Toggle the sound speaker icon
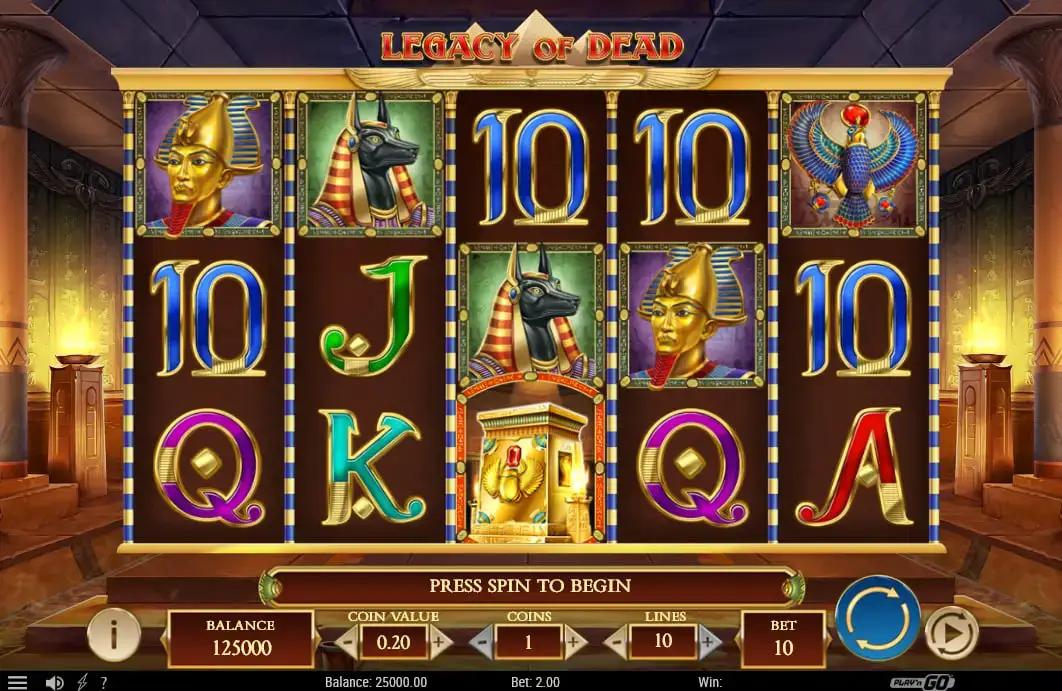 point(54,682)
